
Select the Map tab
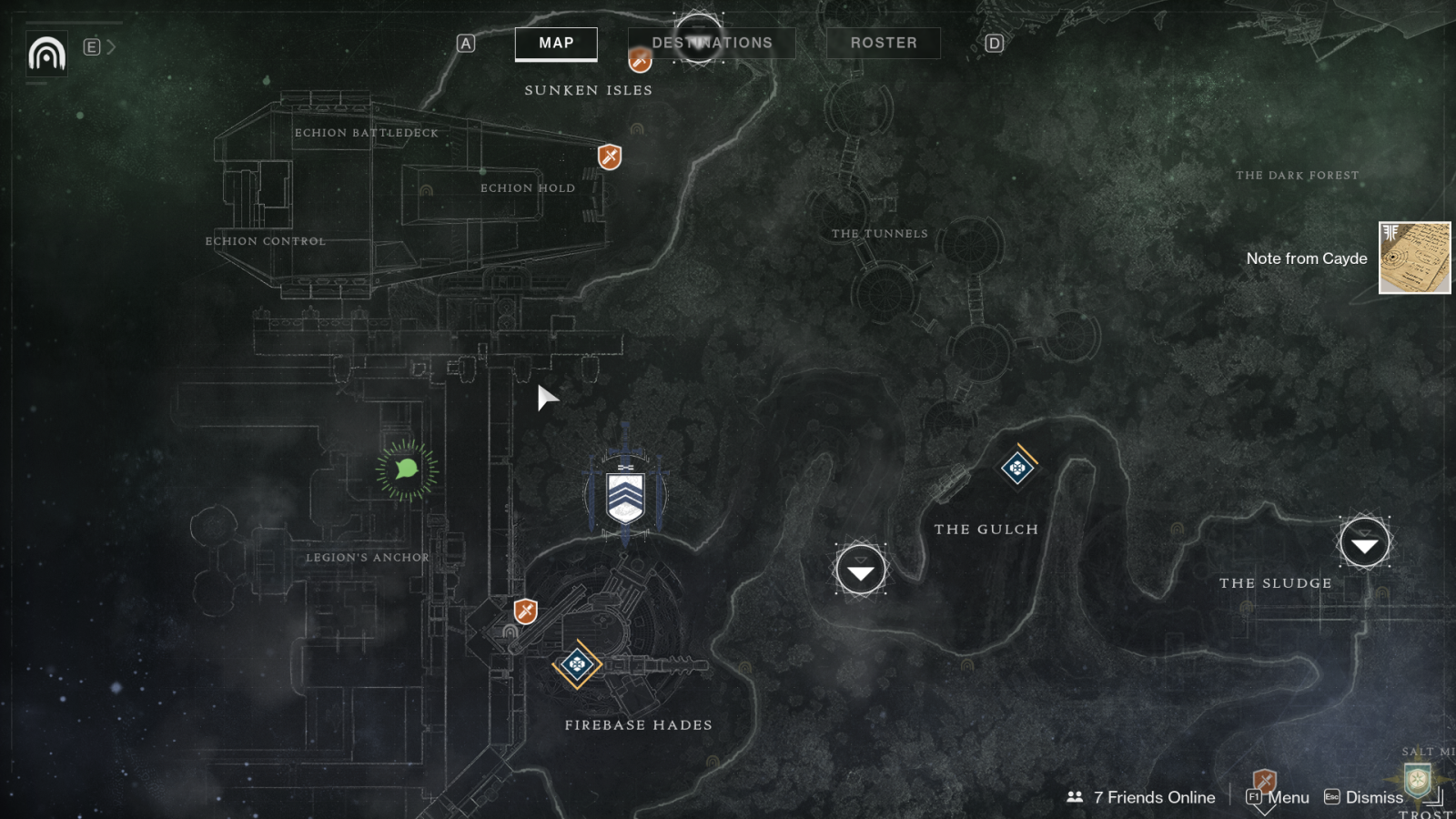556,43
